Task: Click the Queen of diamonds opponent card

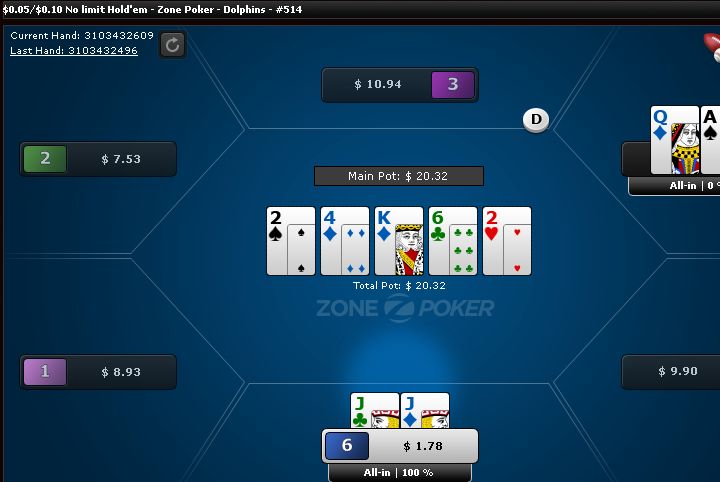Action: click(674, 140)
